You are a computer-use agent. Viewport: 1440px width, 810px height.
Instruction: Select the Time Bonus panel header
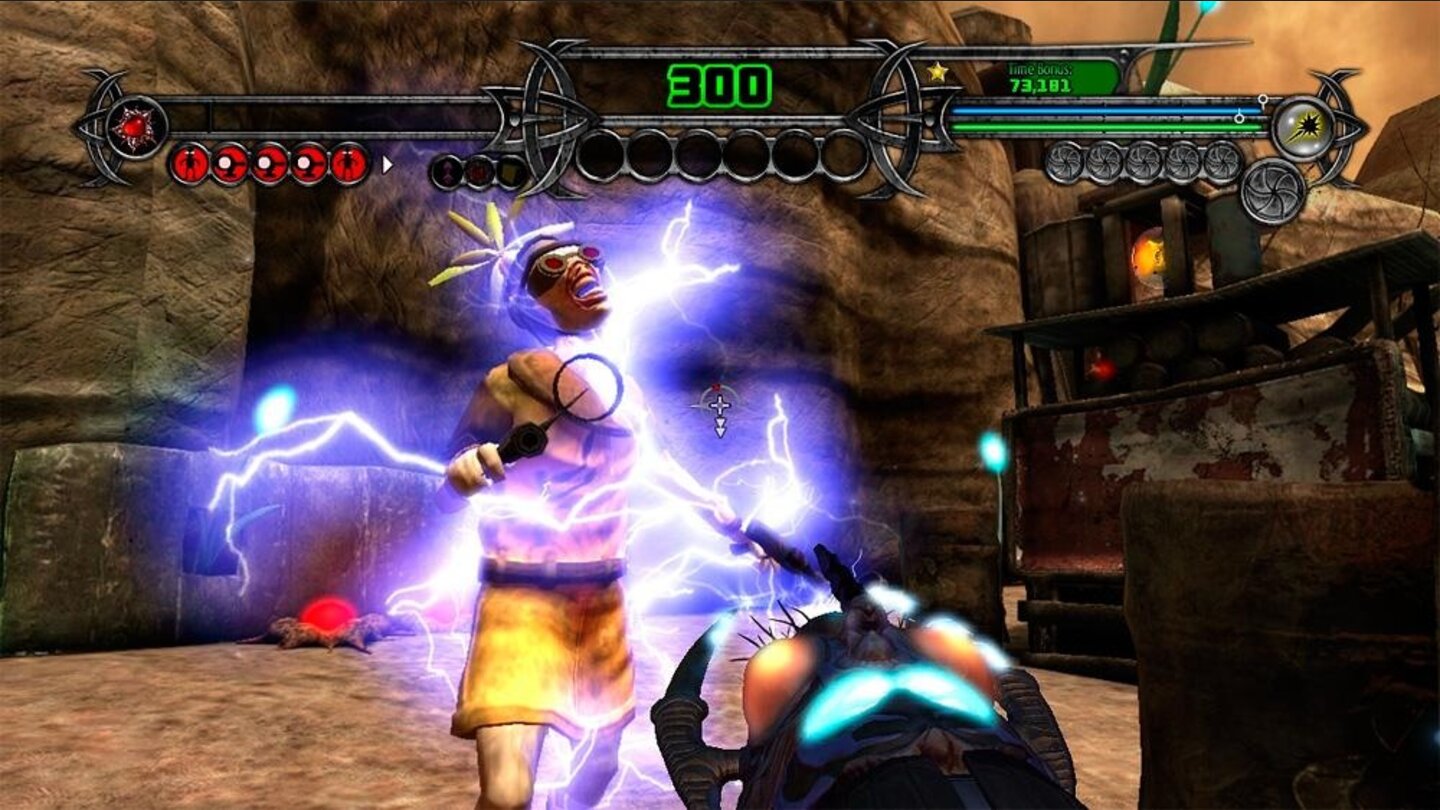[x=1040, y=70]
